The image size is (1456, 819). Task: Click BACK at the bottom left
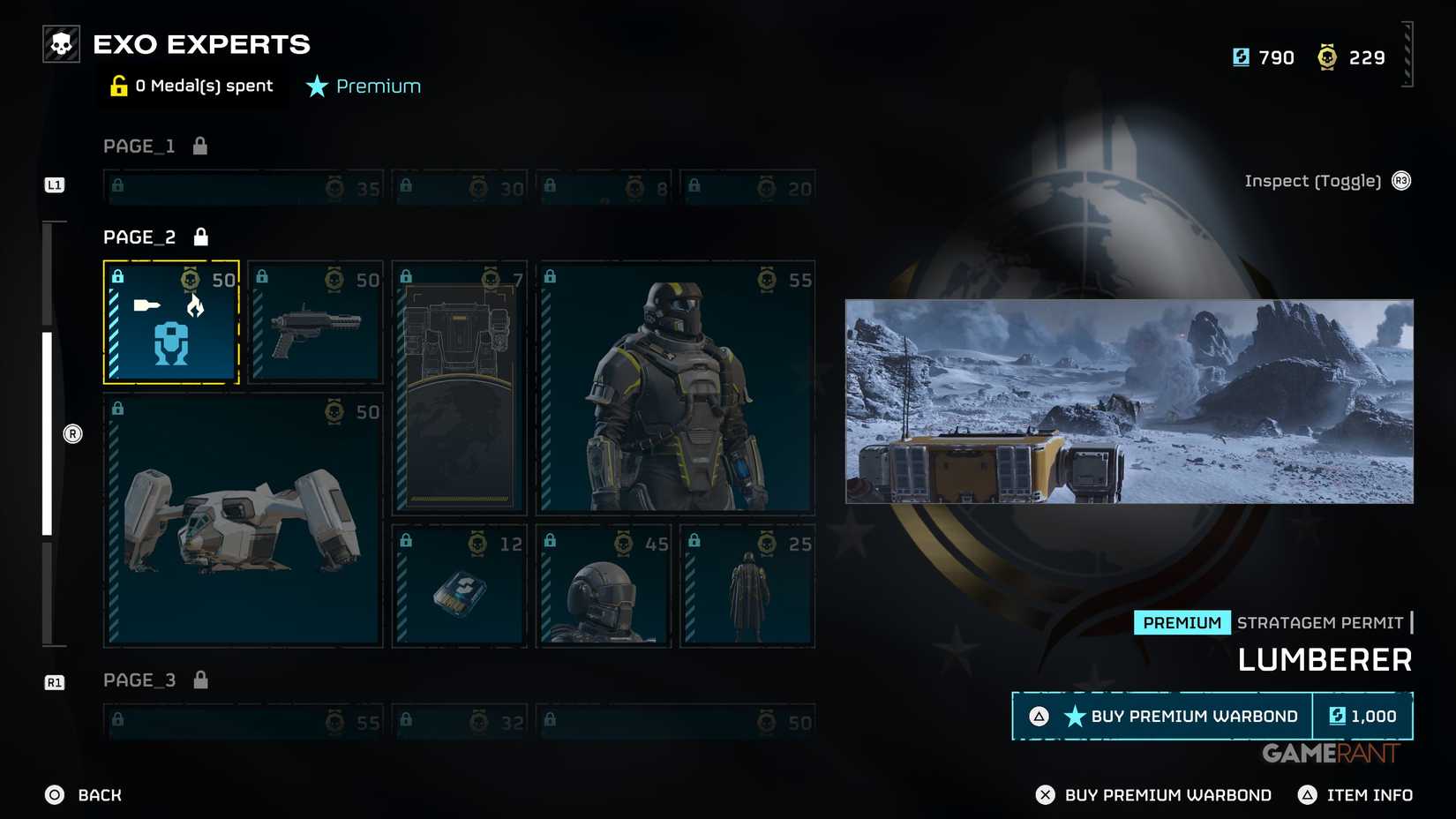pyautogui.click(x=84, y=794)
